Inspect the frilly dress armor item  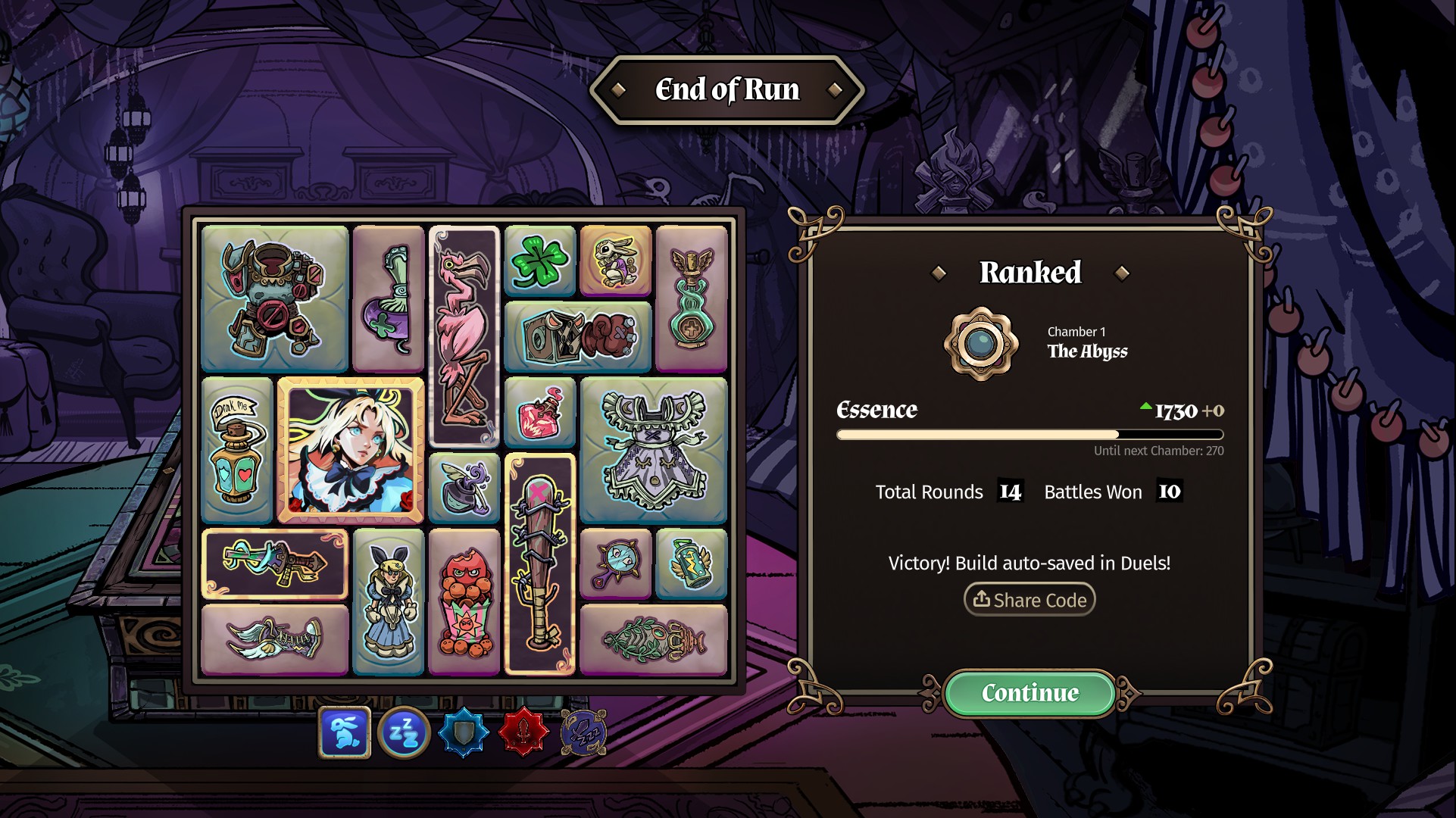pyautogui.click(x=654, y=451)
